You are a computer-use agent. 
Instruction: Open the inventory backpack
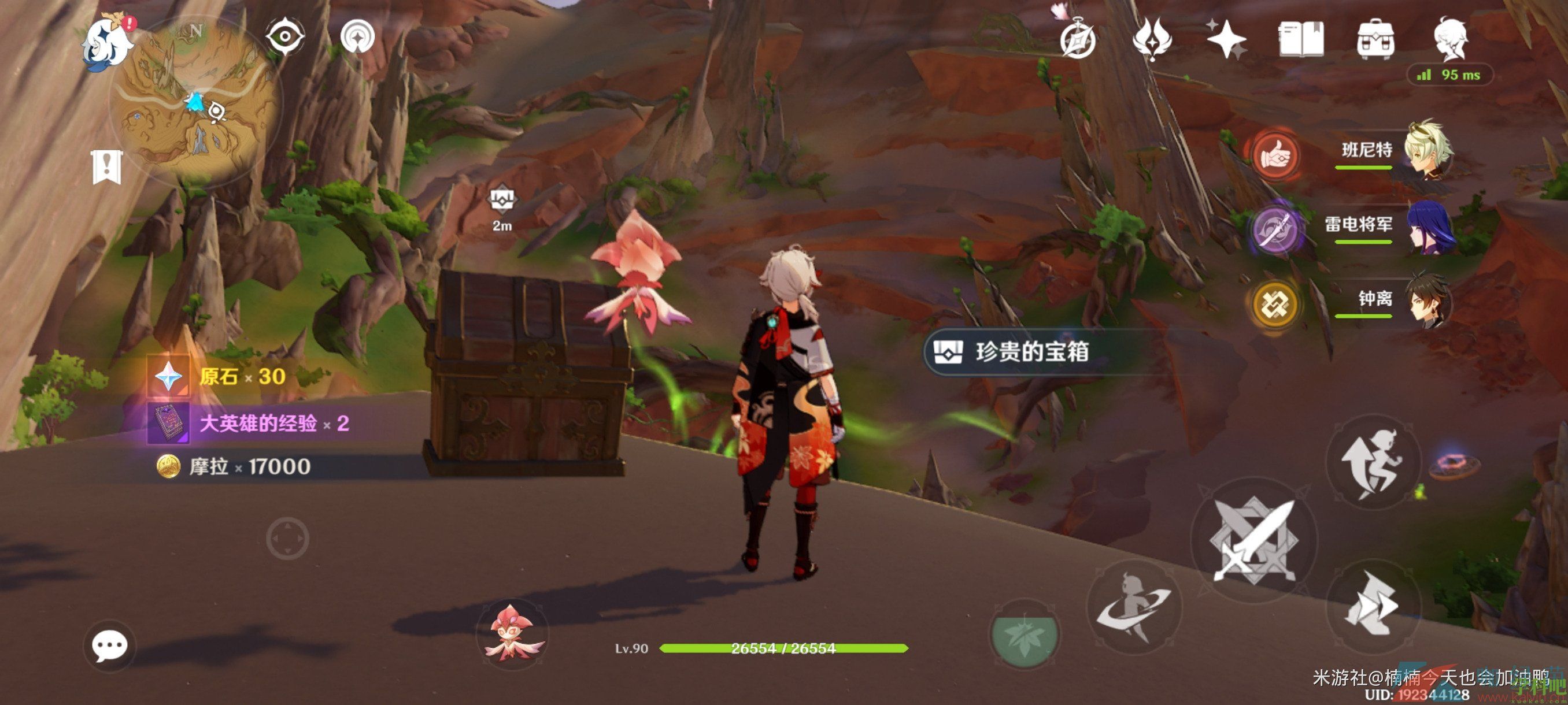coord(1375,39)
